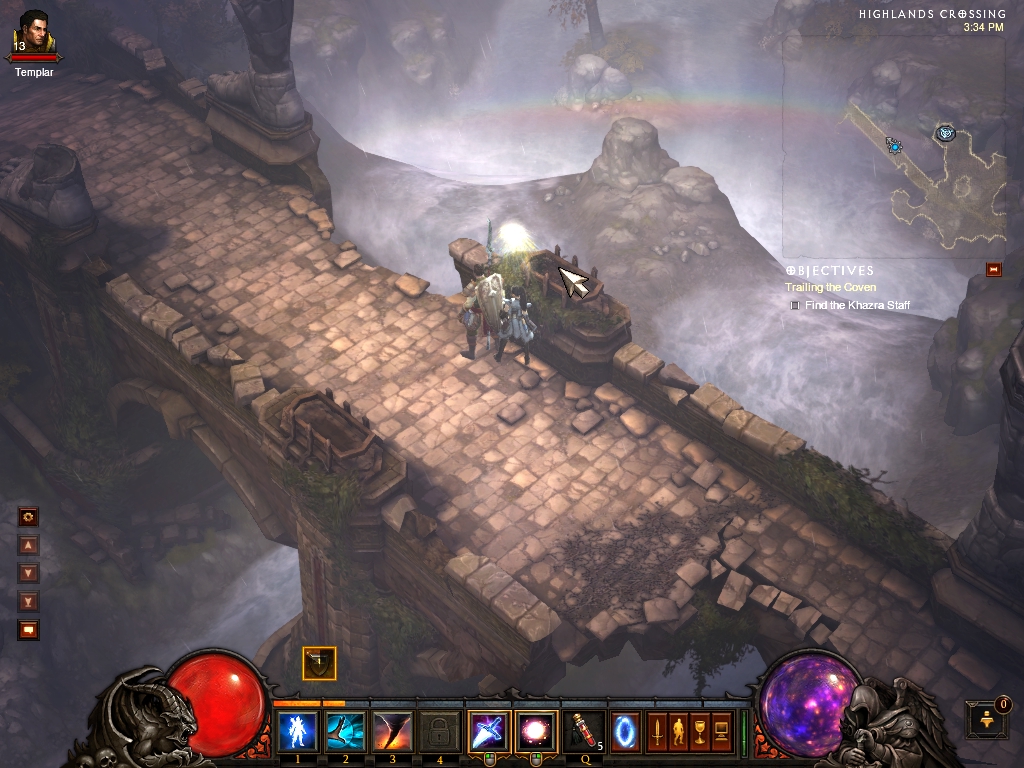The width and height of the screenshot is (1024, 768).
Task: Collapse the objectives tracker with the red button
Action: point(993,269)
